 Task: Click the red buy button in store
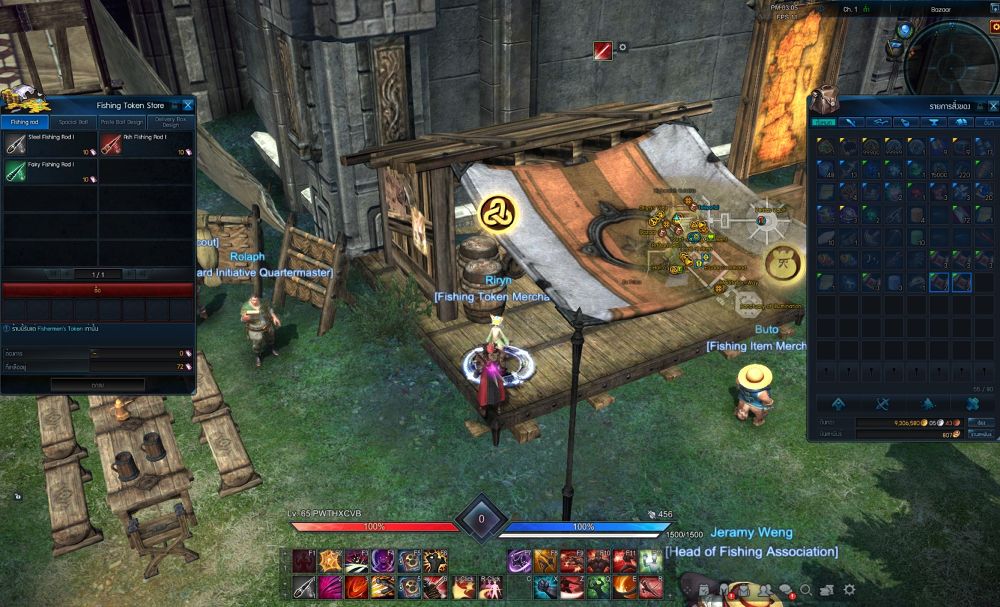pos(98,290)
